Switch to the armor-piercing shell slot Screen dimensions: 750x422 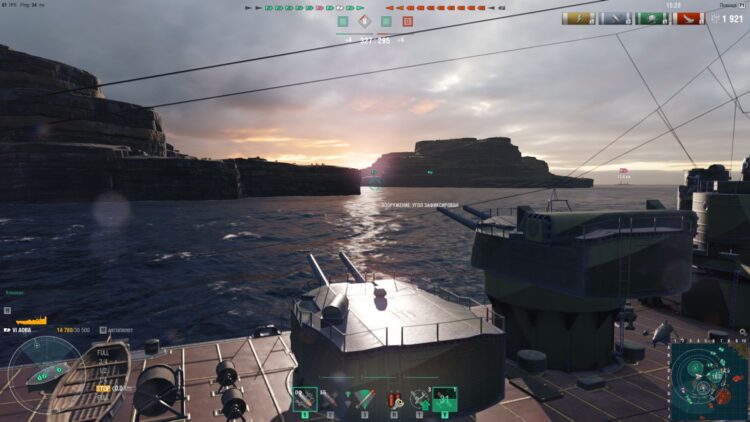point(329,399)
